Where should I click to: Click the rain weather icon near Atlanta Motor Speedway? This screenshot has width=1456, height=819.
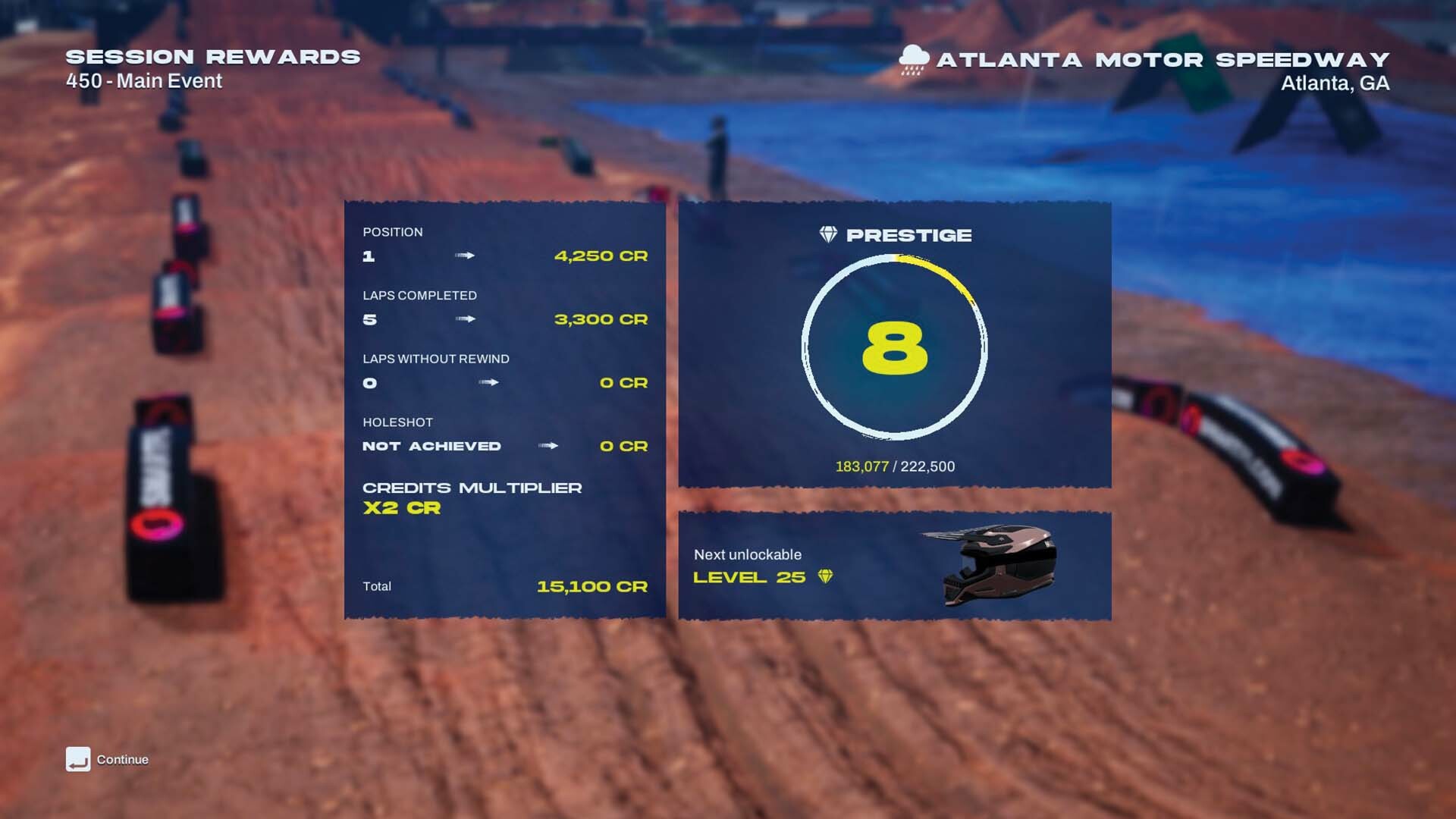click(913, 58)
